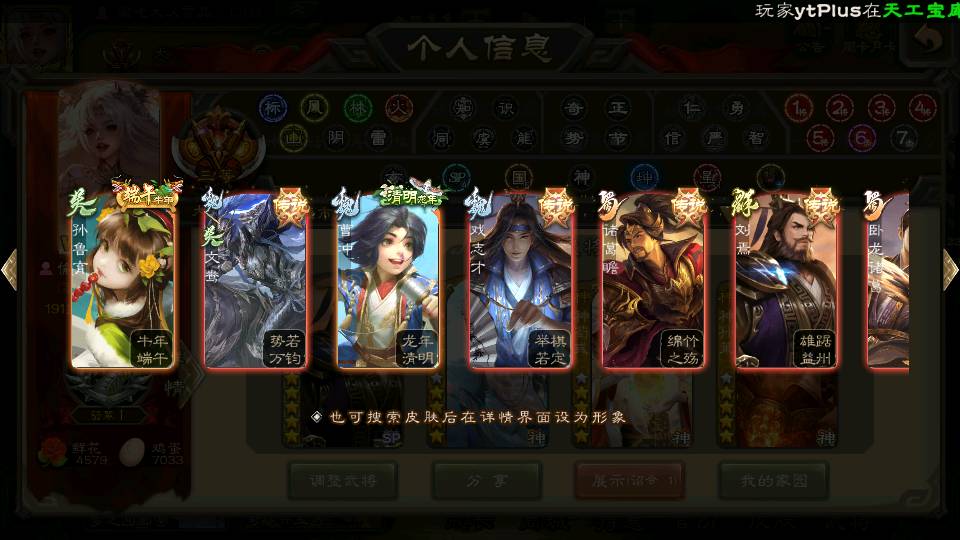Select the 戏志才 举棋若定 skin card
The width and height of the screenshot is (960, 540).
[520, 282]
